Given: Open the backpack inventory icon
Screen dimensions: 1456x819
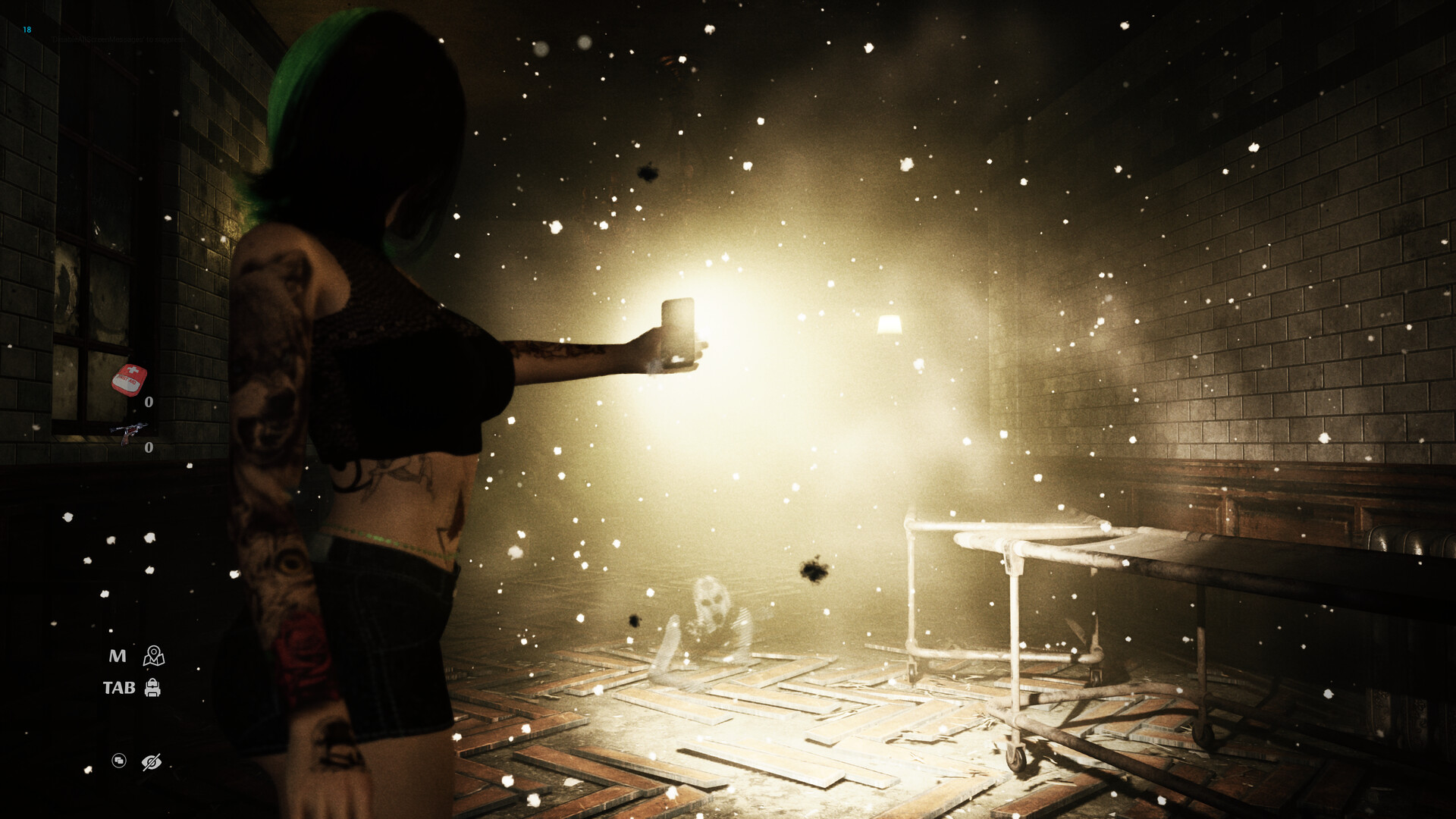Looking at the screenshot, I should tap(153, 689).
